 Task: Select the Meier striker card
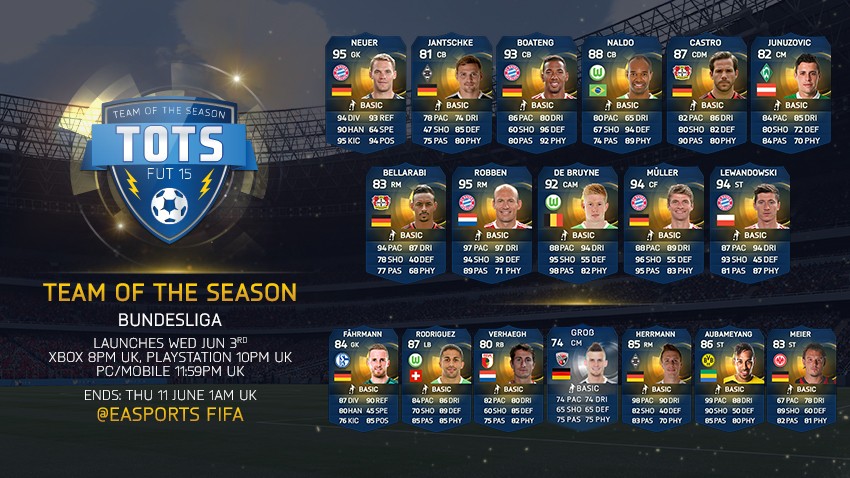click(800, 375)
